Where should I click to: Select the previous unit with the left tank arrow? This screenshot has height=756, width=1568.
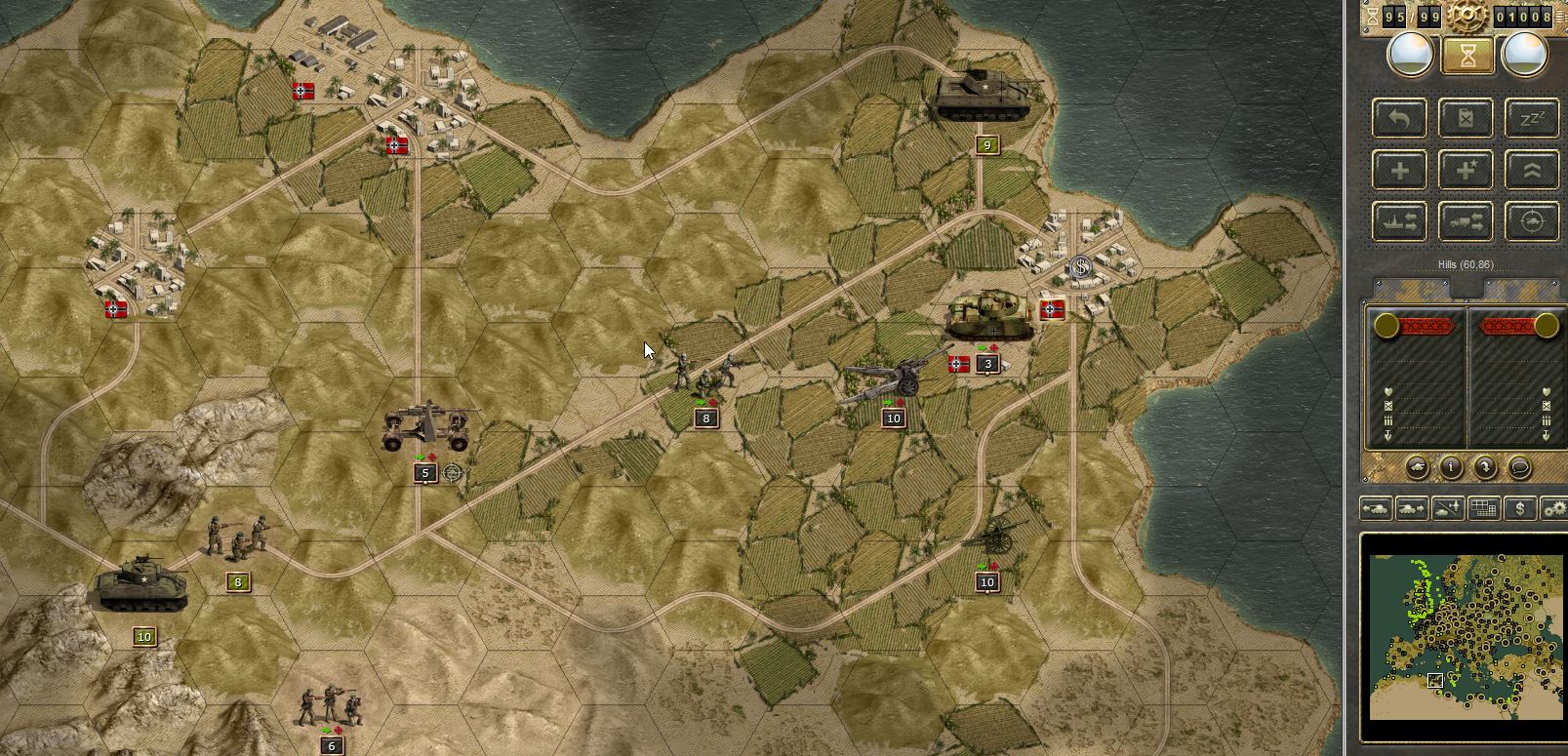point(1376,508)
